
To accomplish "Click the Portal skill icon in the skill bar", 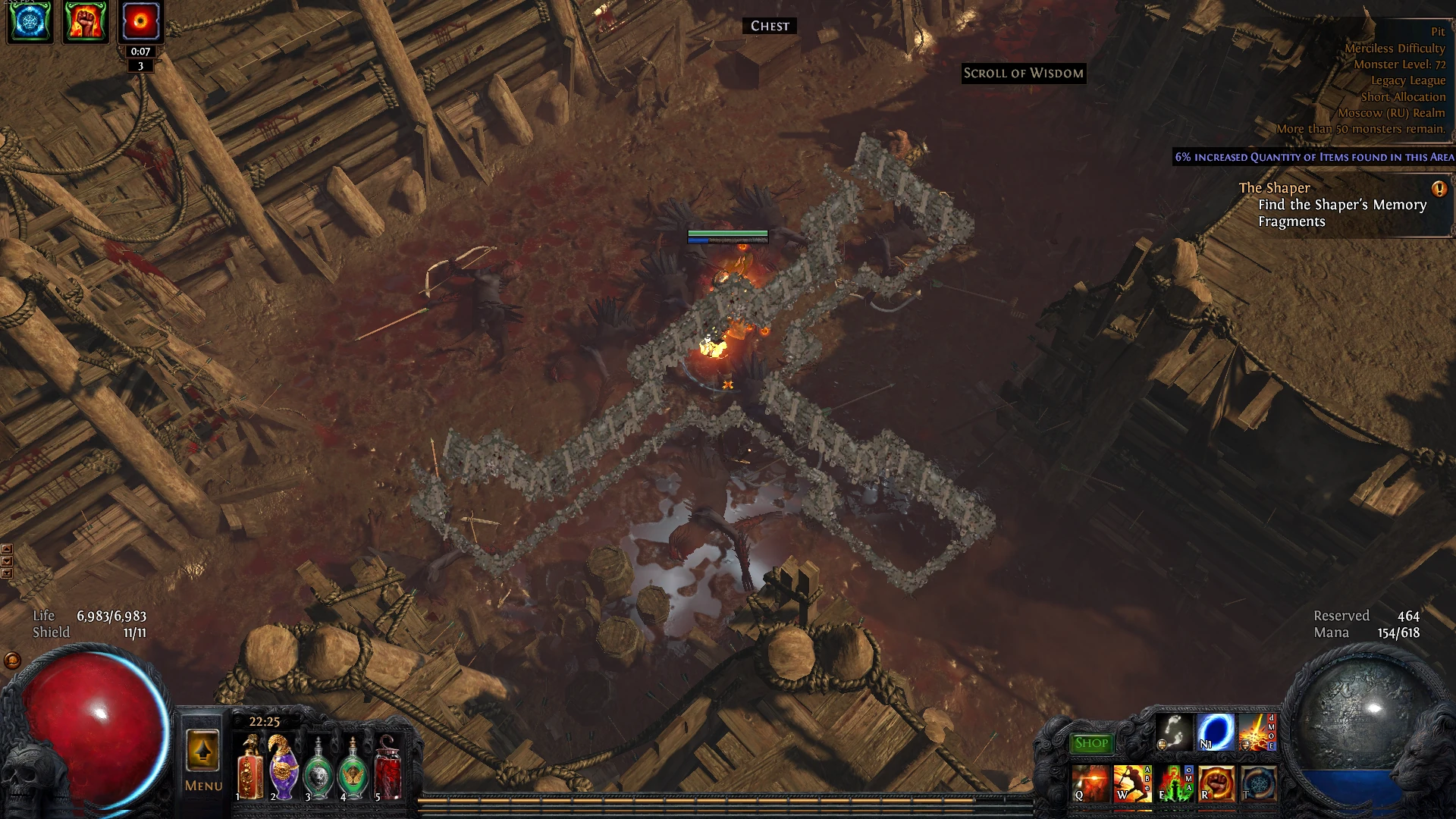I will point(1216,733).
